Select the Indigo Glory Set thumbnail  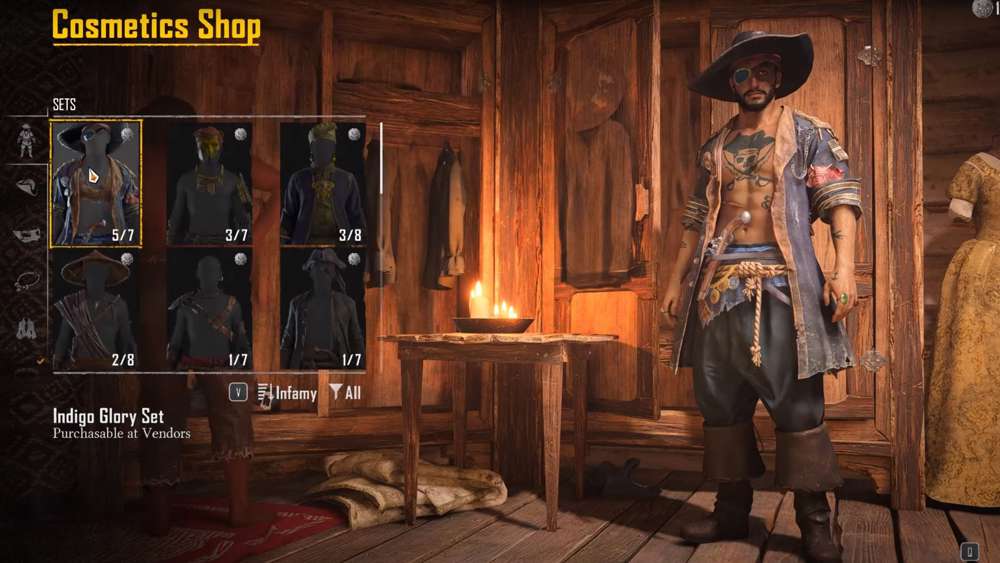[97, 183]
